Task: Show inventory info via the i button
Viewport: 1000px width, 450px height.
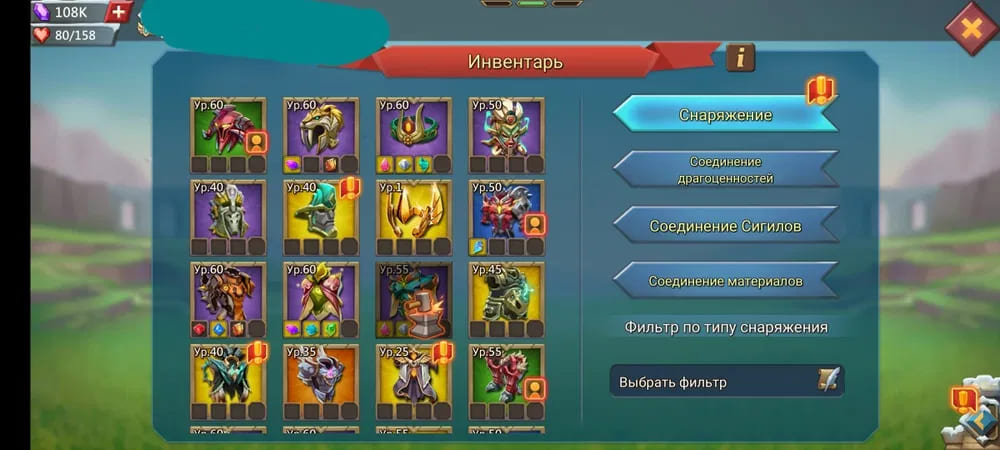Action: tap(740, 58)
